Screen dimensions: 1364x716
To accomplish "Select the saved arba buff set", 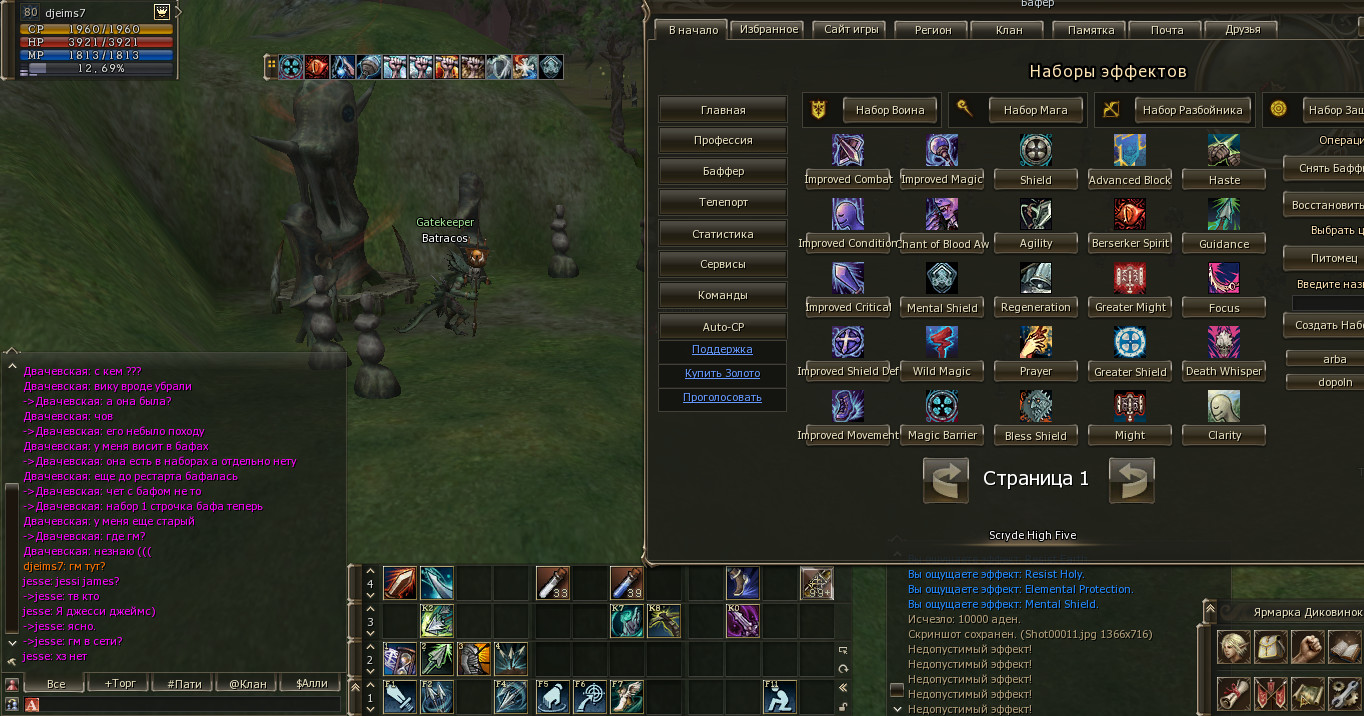I will pos(1334,359).
